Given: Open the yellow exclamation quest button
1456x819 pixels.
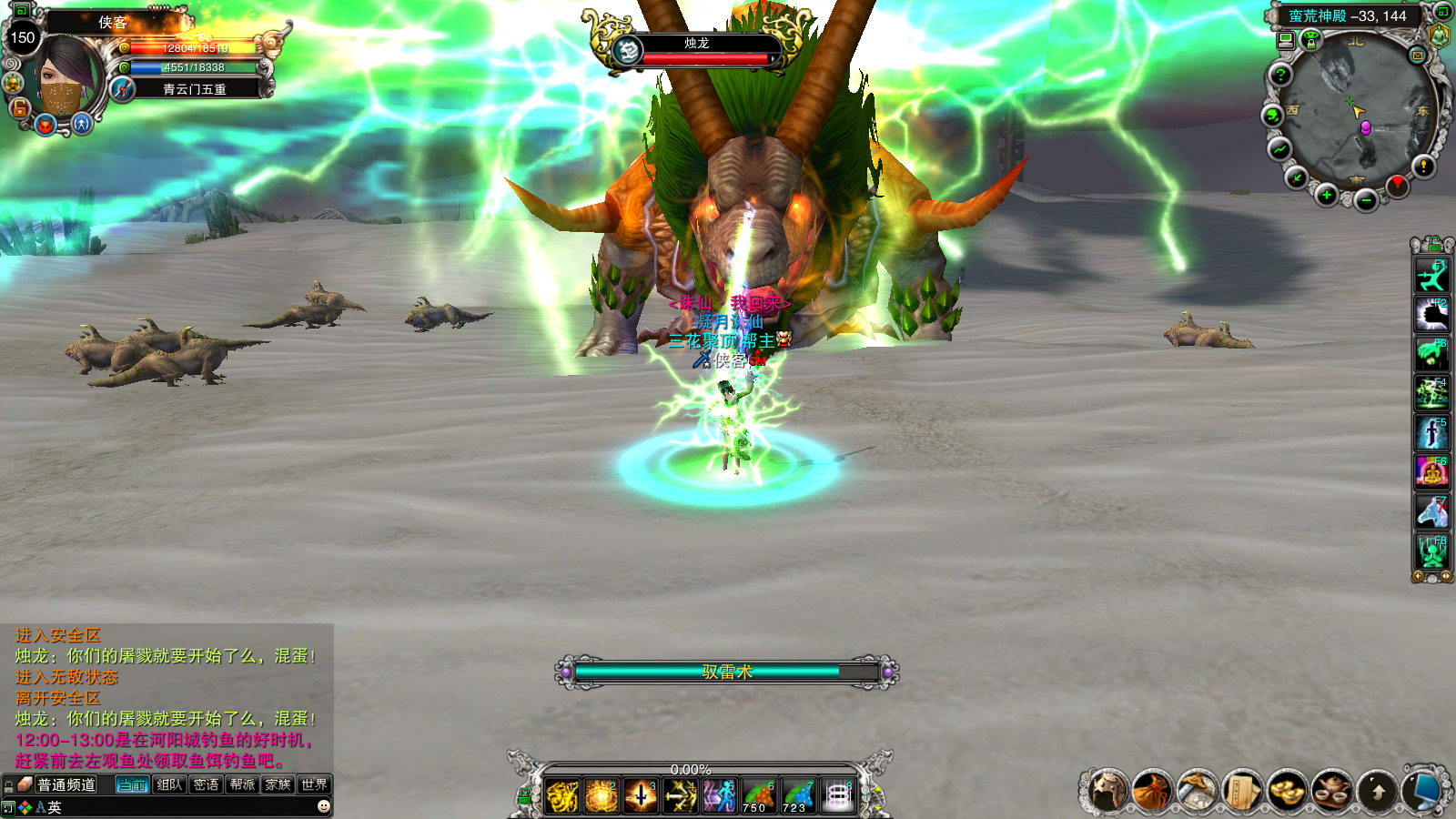Looking at the screenshot, I should point(1423,166).
